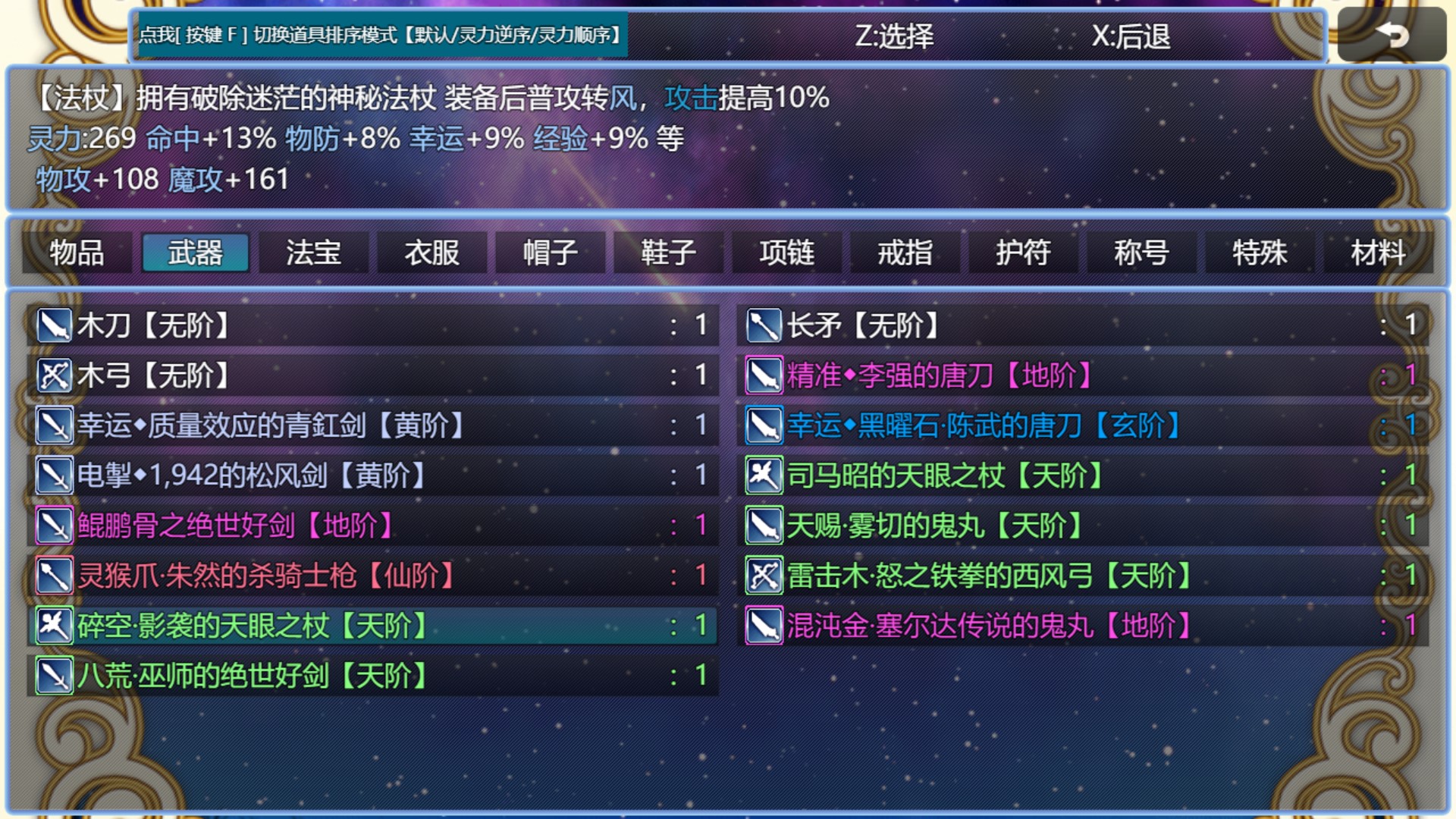Select the 精准◆李强的唐刀 blade icon
The image size is (1456, 819).
click(x=764, y=376)
